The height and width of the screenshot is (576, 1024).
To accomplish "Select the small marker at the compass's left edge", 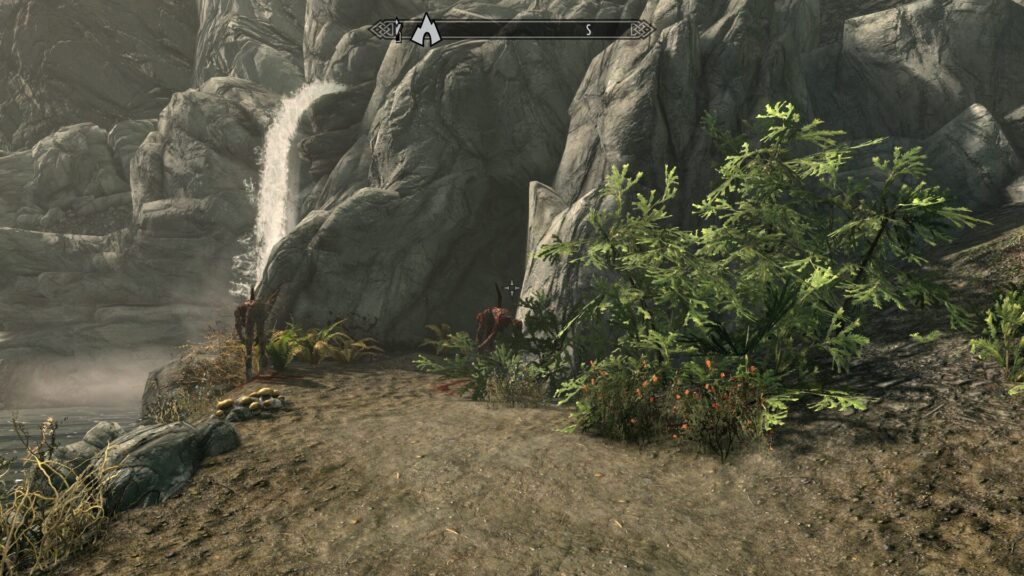I will tap(398, 31).
